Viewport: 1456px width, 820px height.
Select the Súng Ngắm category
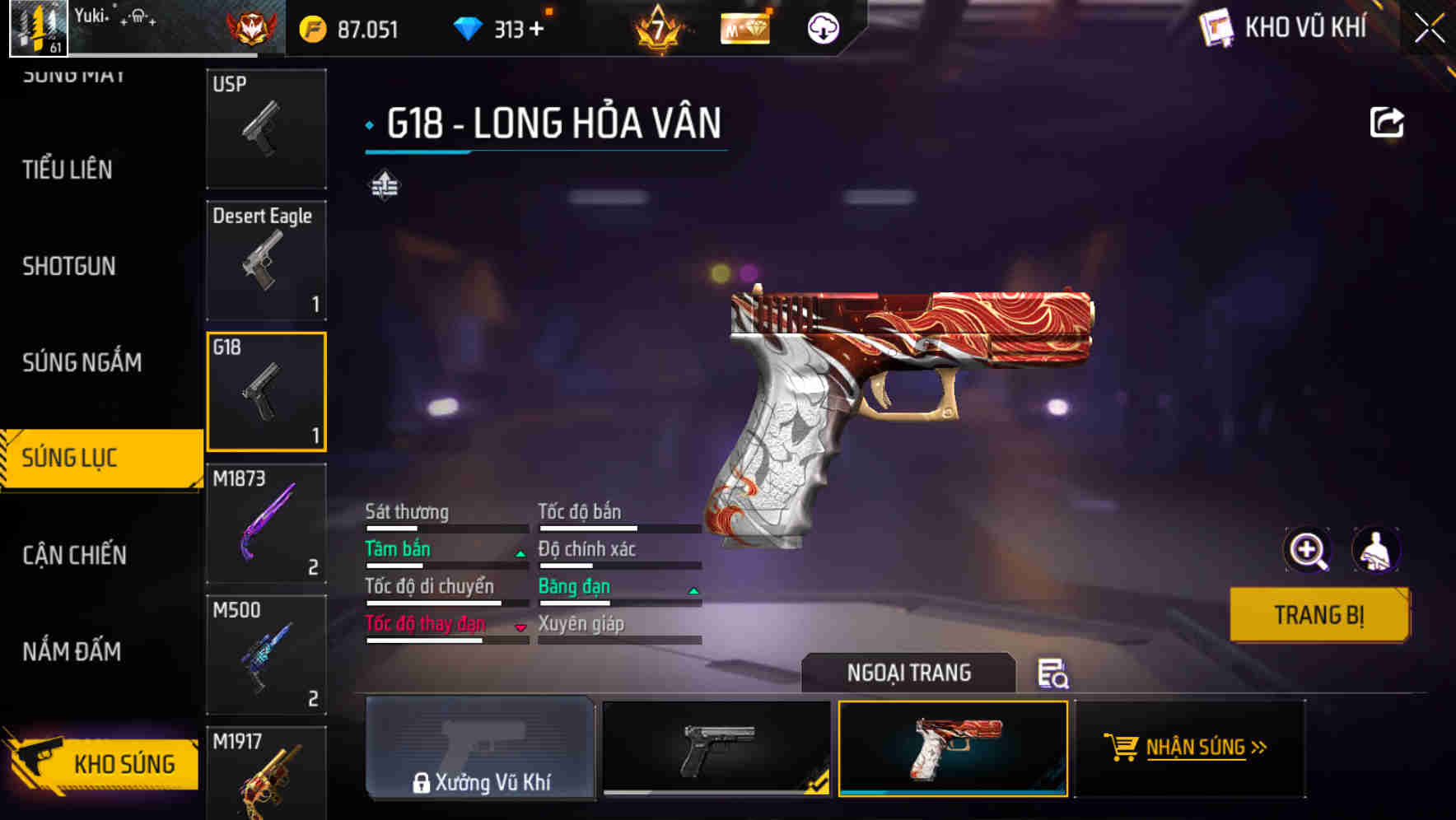click(82, 362)
